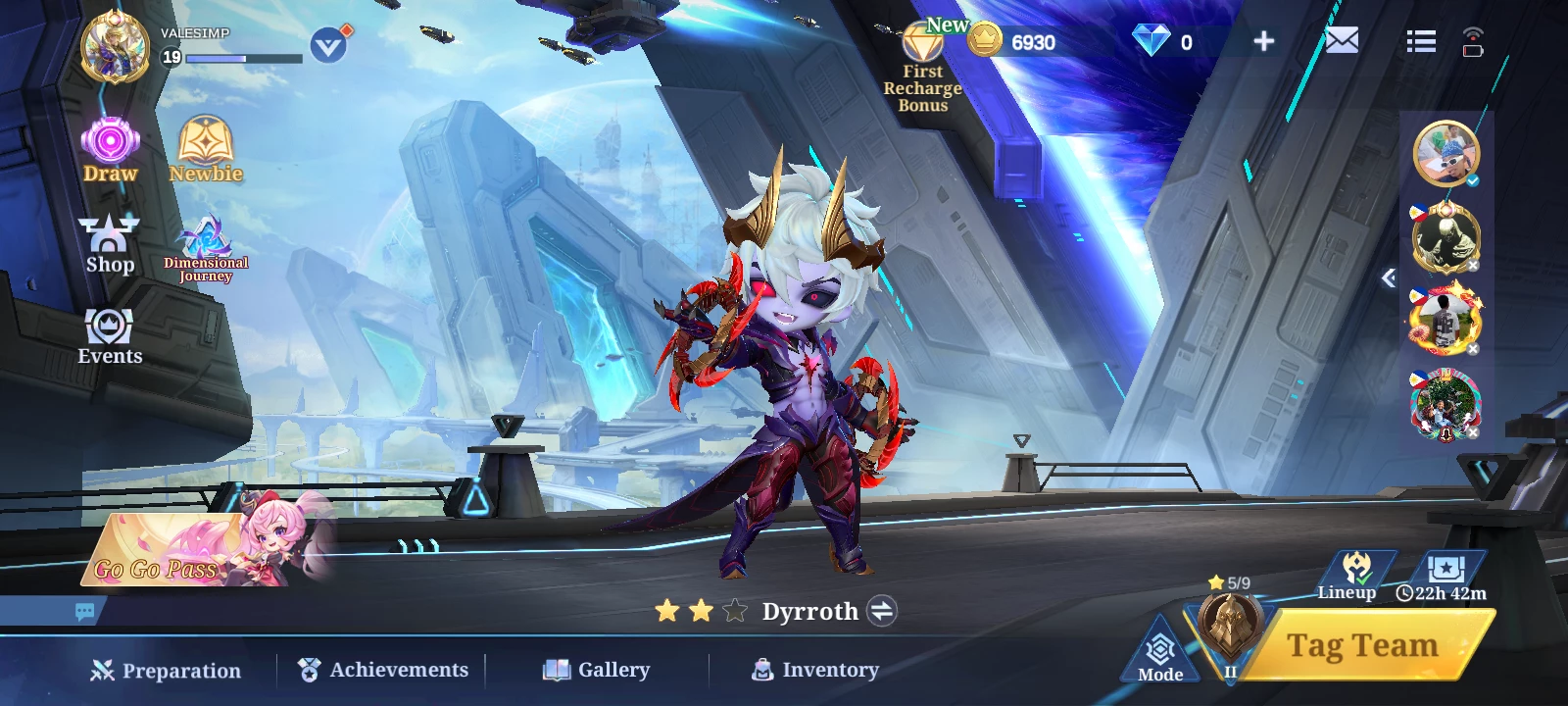Start a Tag Team match
This screenshot has height=706, width=1568.
(x=1361, y=646)
